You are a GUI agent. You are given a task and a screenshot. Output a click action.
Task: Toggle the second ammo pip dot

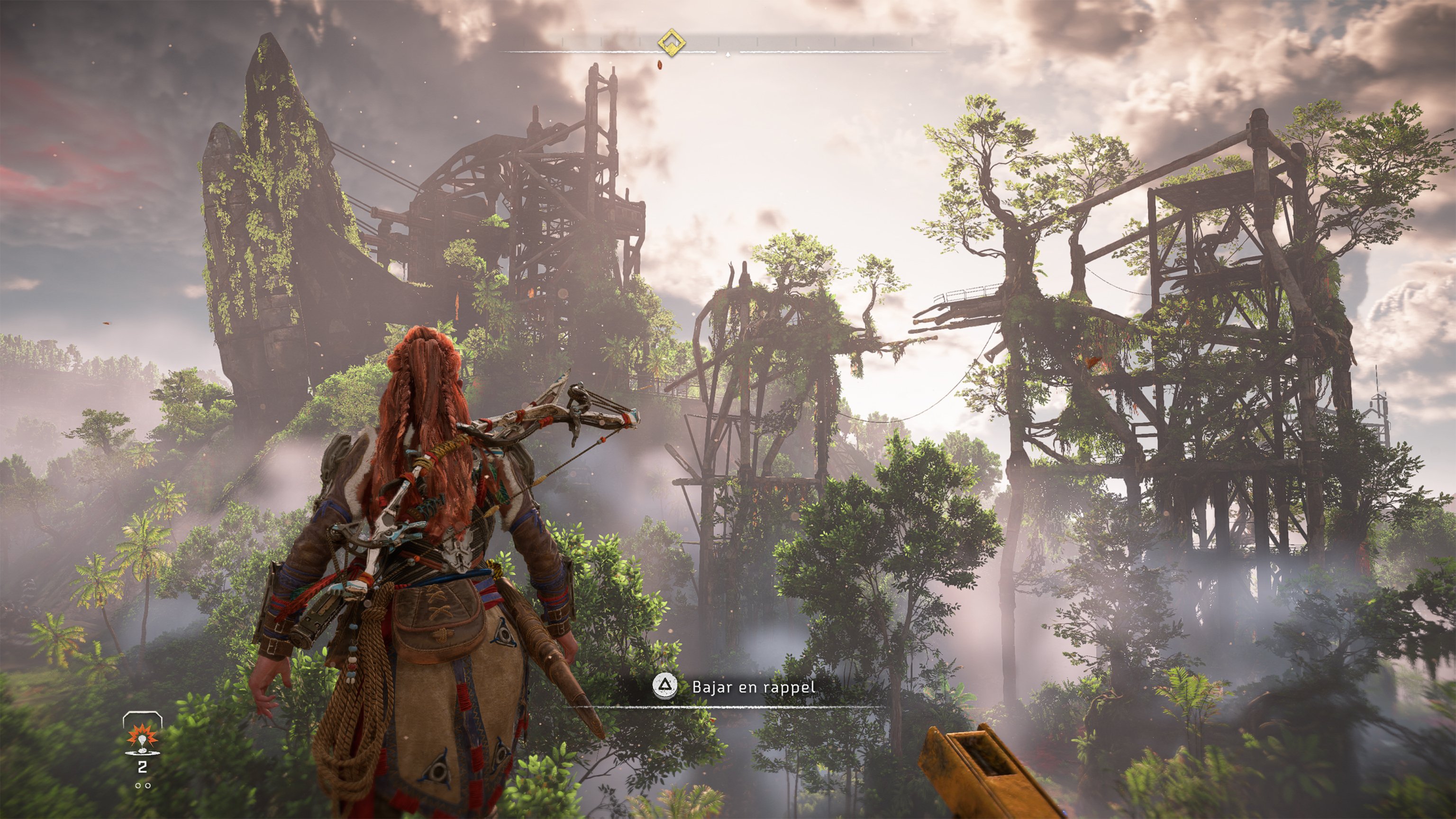point(148,786)
